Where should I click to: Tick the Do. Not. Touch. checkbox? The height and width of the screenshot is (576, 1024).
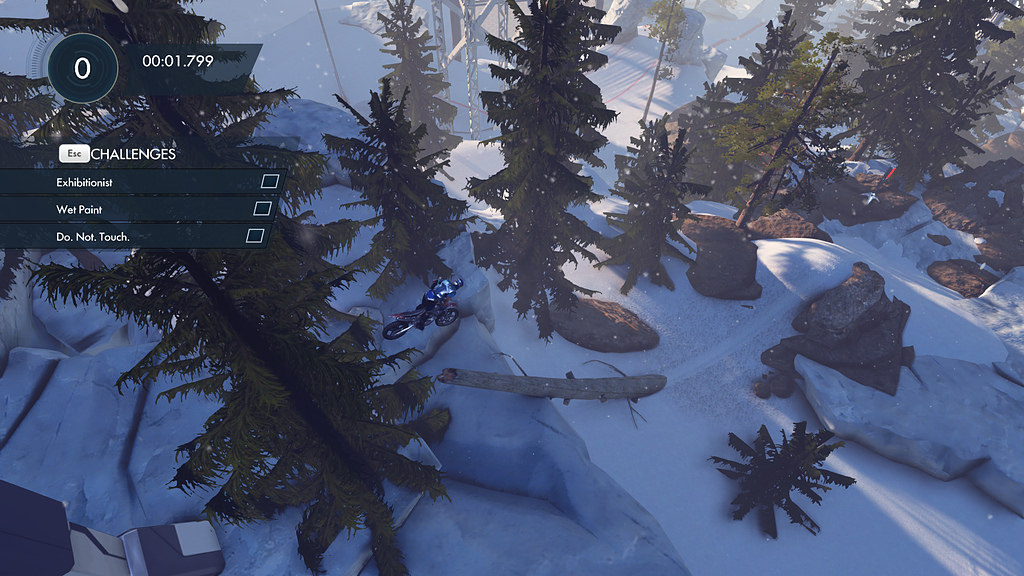tap(255, 235)
